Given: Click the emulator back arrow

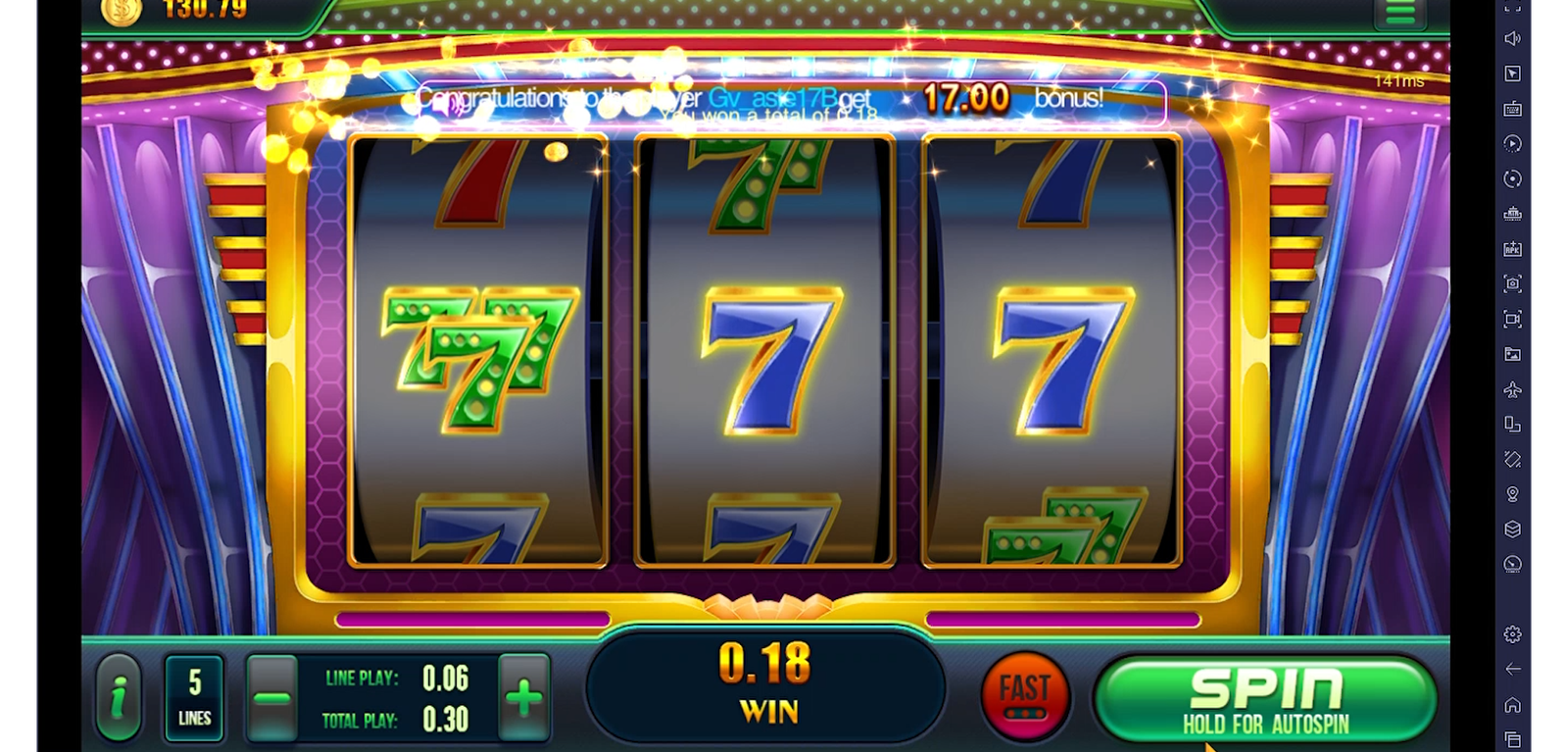Looking at the screenshot, I should pos(1512,669).
